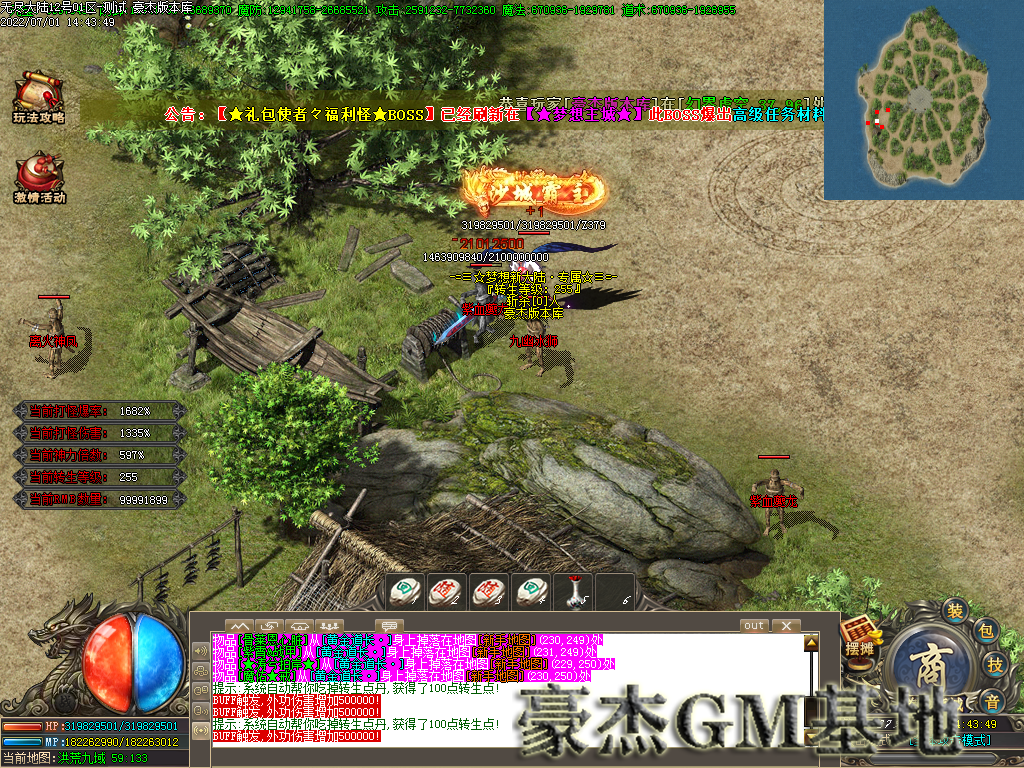
Task: Click the chat scrollbar's up arrow
Action: (811, 641)
